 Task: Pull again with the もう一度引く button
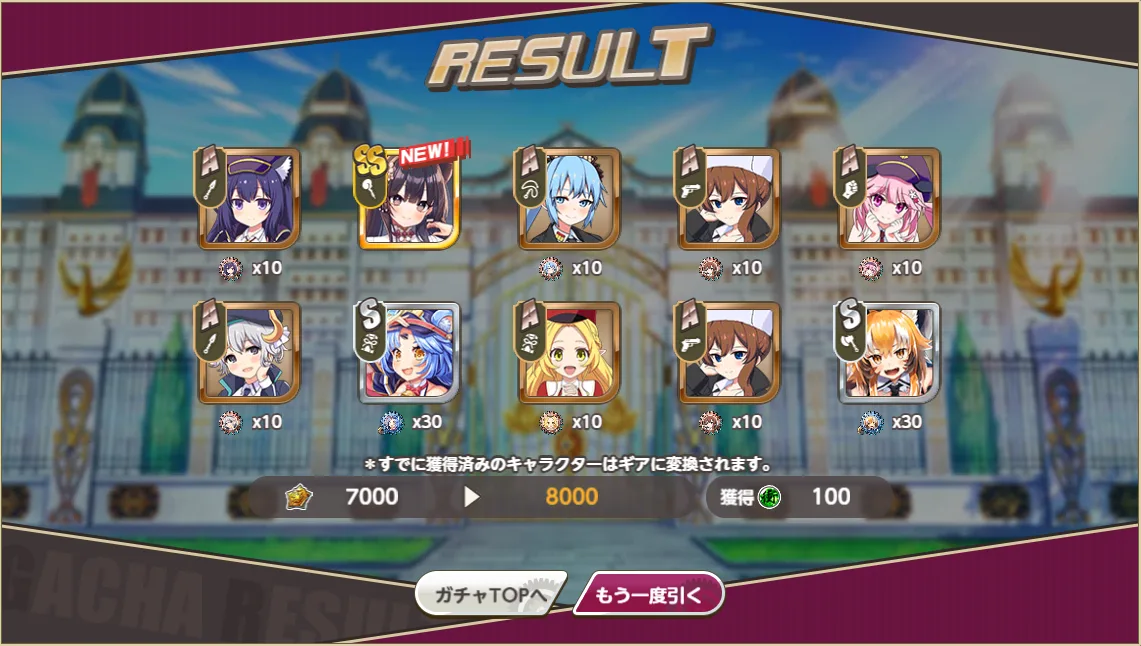coord(648,595)
